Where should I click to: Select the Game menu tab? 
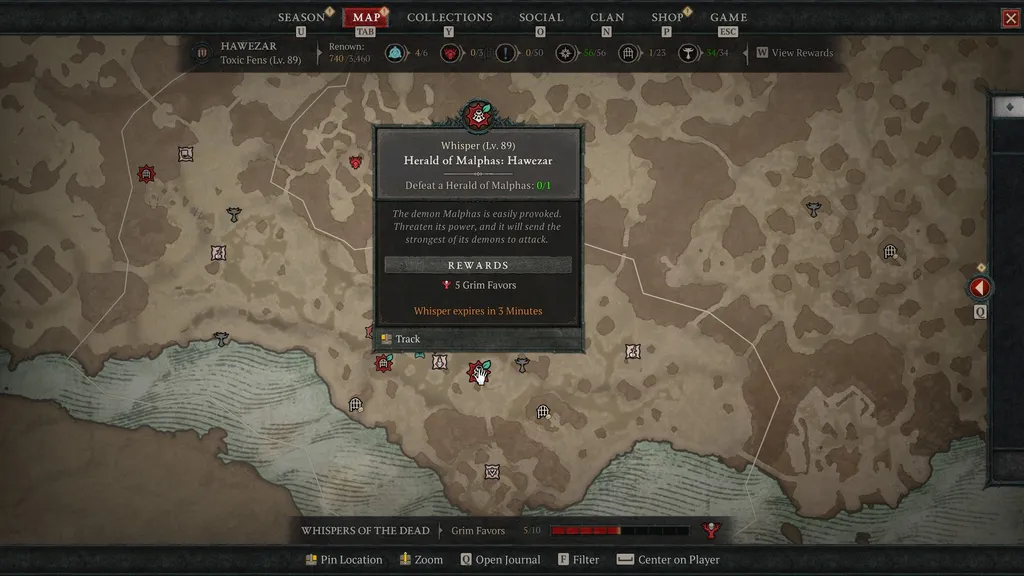pos(728,18)
